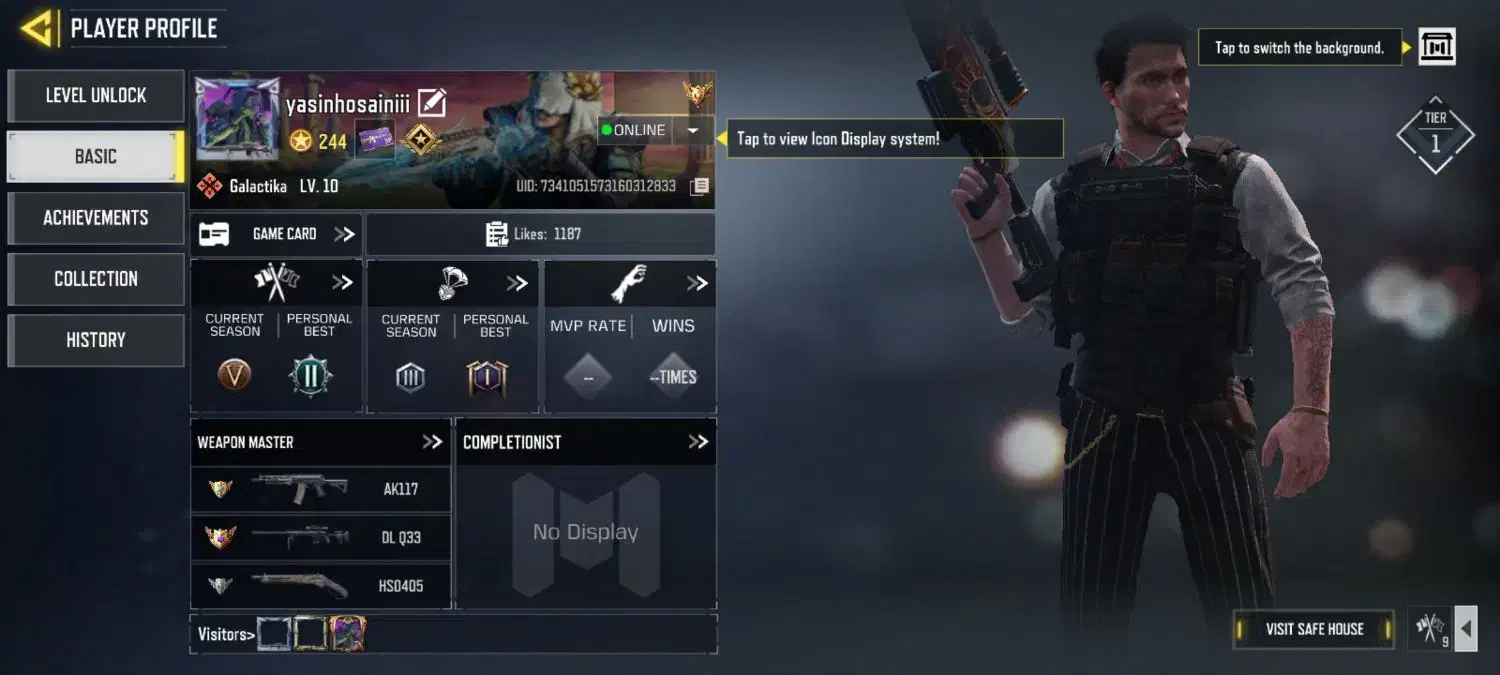Screen dimensions: 1500x675
Task: Switch the profile background
Action: [1437, 47]
